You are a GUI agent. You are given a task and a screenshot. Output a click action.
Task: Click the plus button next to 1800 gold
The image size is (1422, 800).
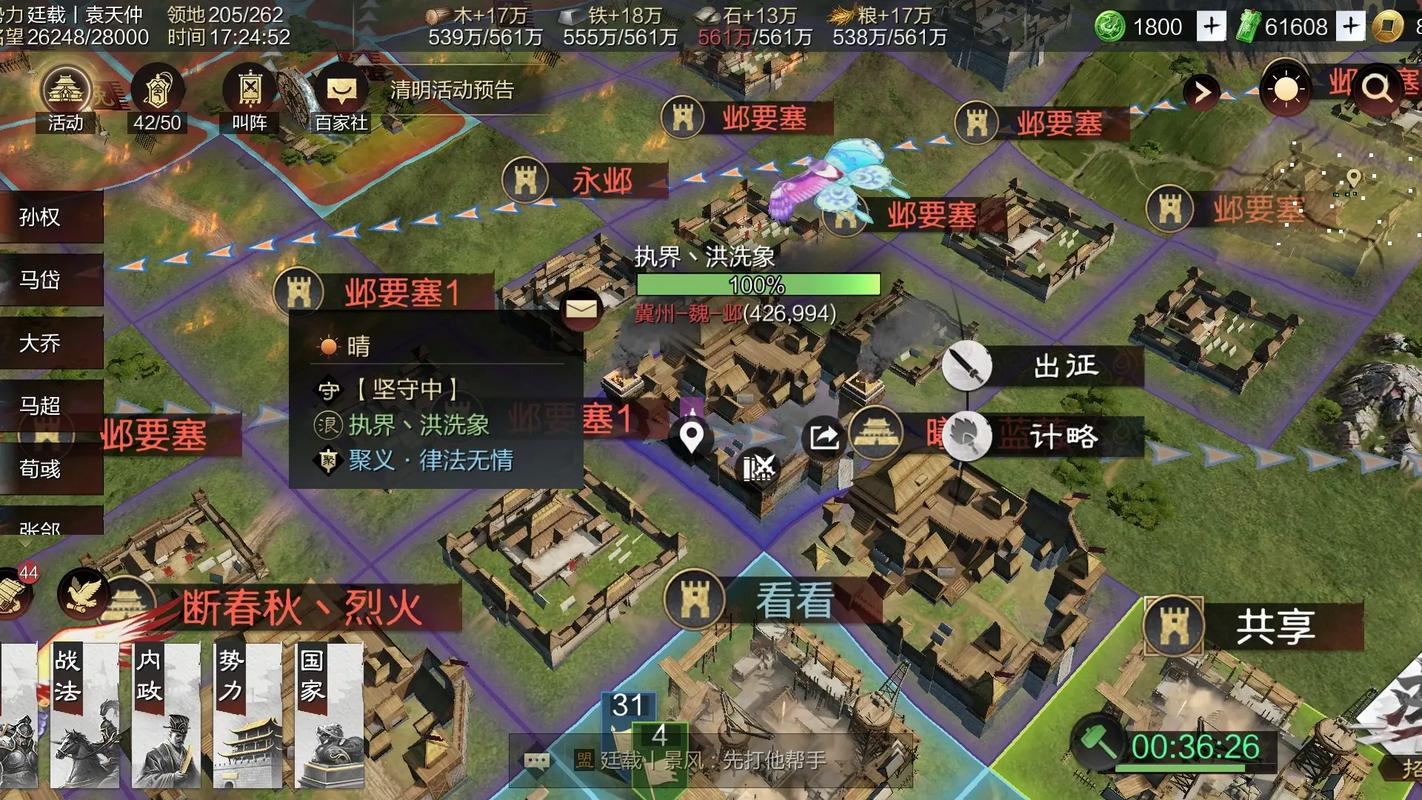click(x=1211, y=26)
